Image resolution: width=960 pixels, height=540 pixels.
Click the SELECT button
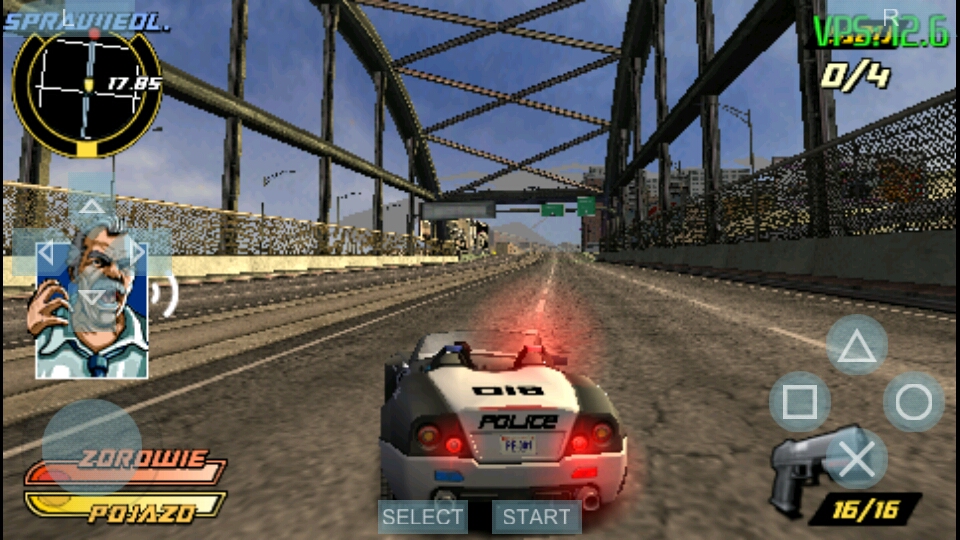click(x=423, y=517)
